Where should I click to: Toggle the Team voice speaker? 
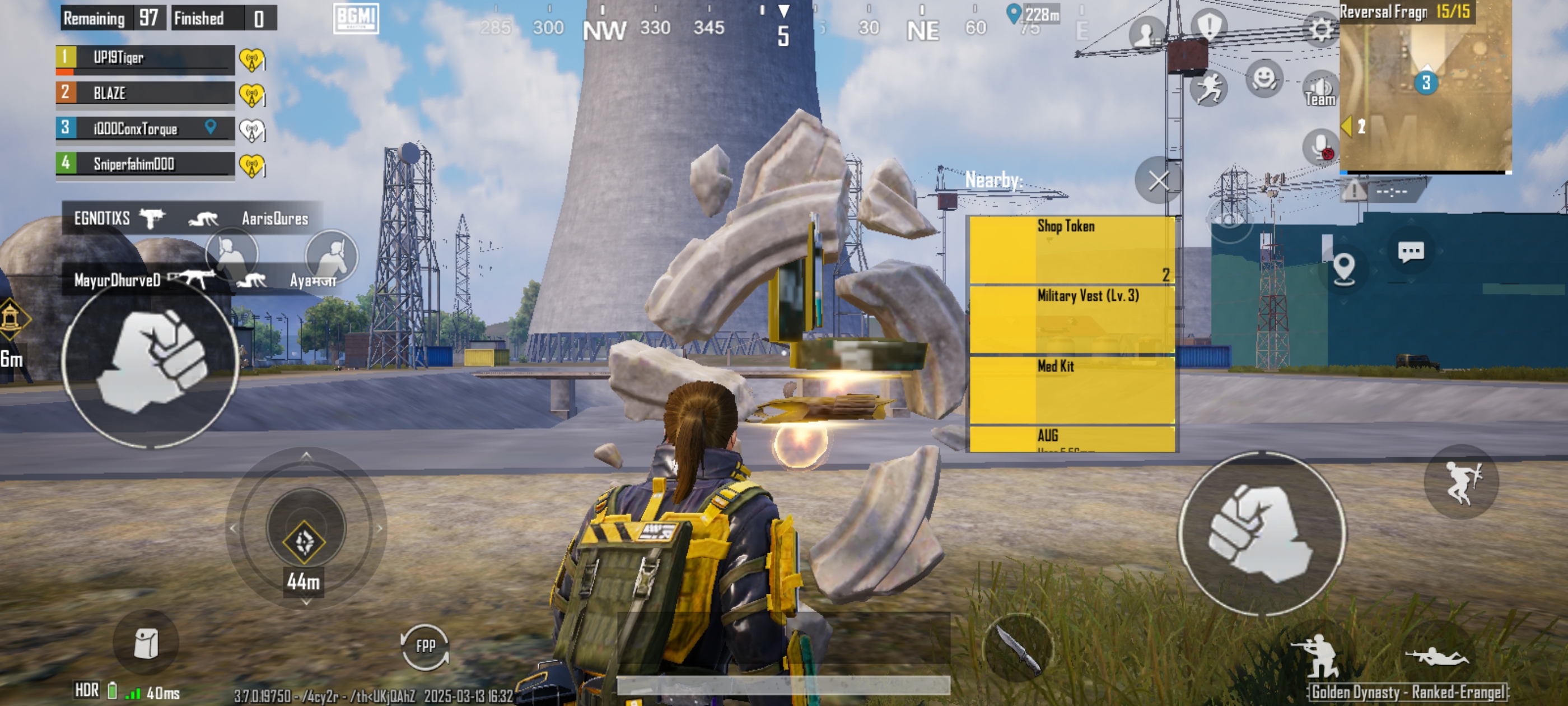(x=1320, y=90)
